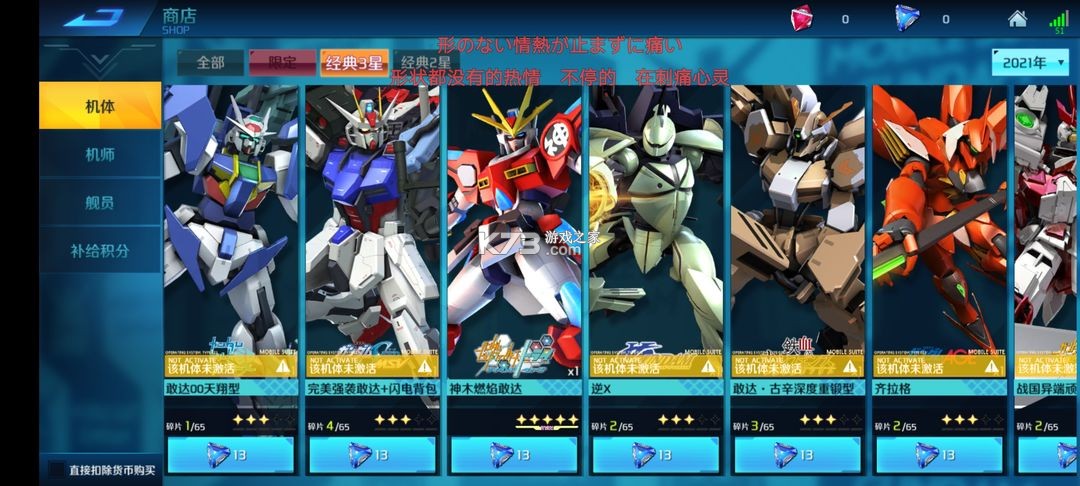This screenshot has width=1080, height=486.
Task: Select the 经典3星 filter tab
Action: [x=353, y=62]
